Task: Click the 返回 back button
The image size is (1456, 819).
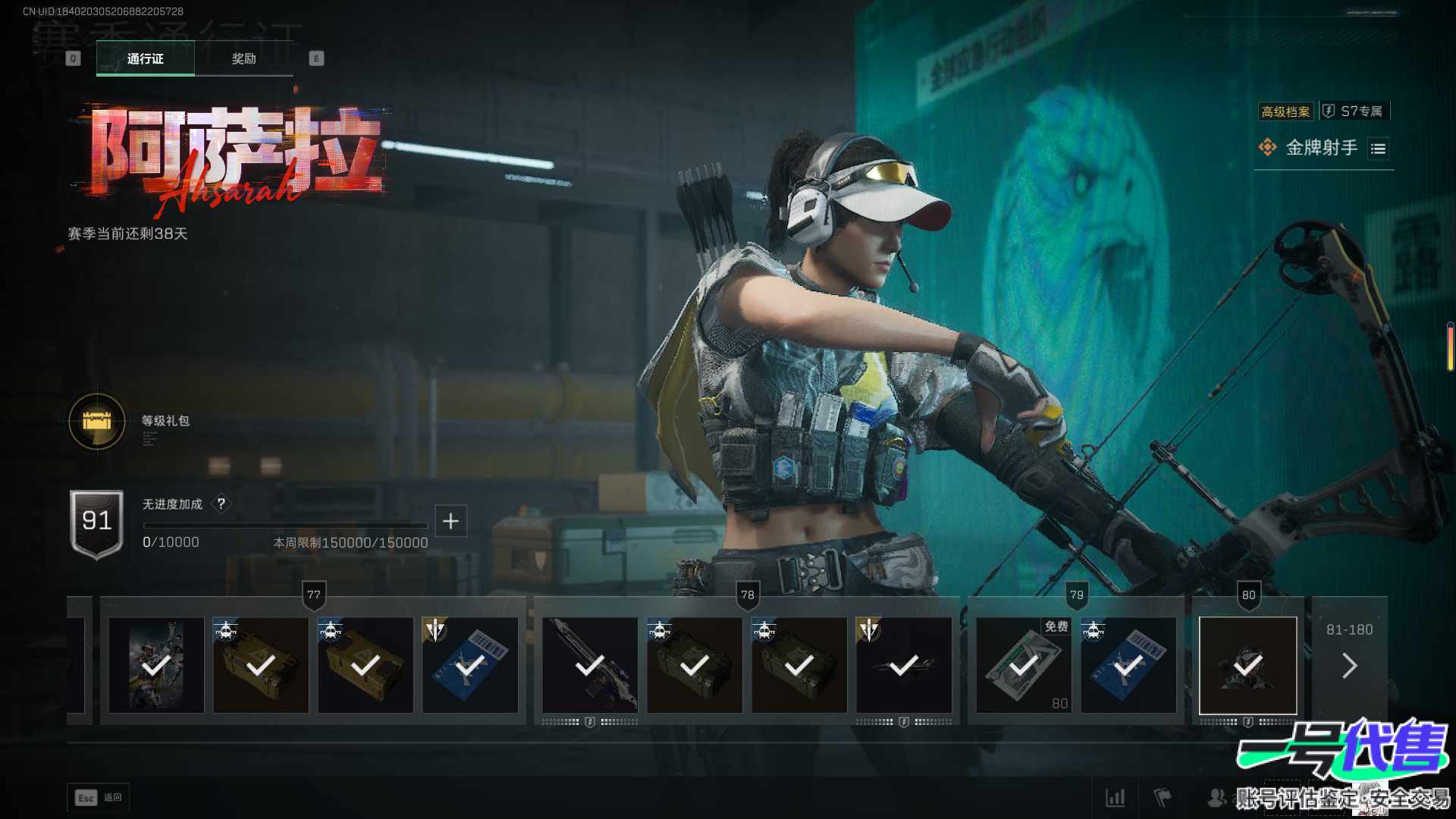Action: coord(99,798)
